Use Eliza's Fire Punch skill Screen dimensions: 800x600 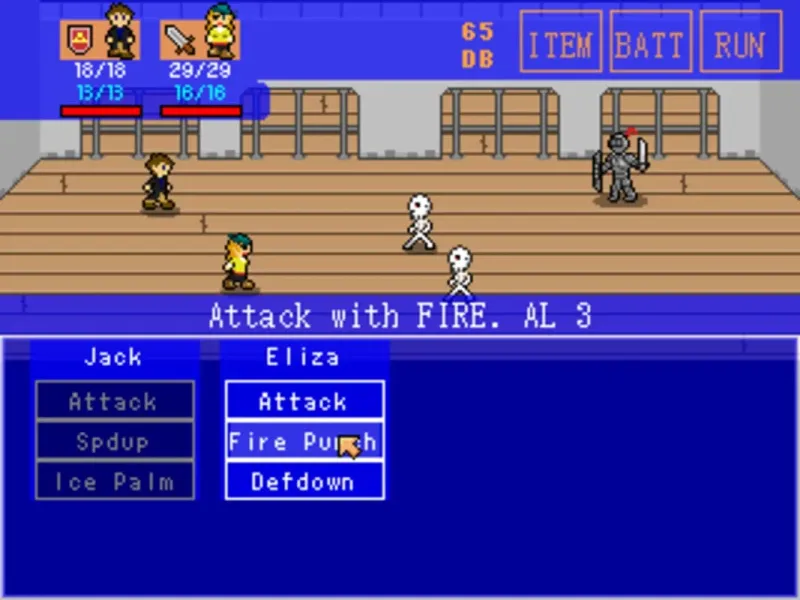[304, 441]
